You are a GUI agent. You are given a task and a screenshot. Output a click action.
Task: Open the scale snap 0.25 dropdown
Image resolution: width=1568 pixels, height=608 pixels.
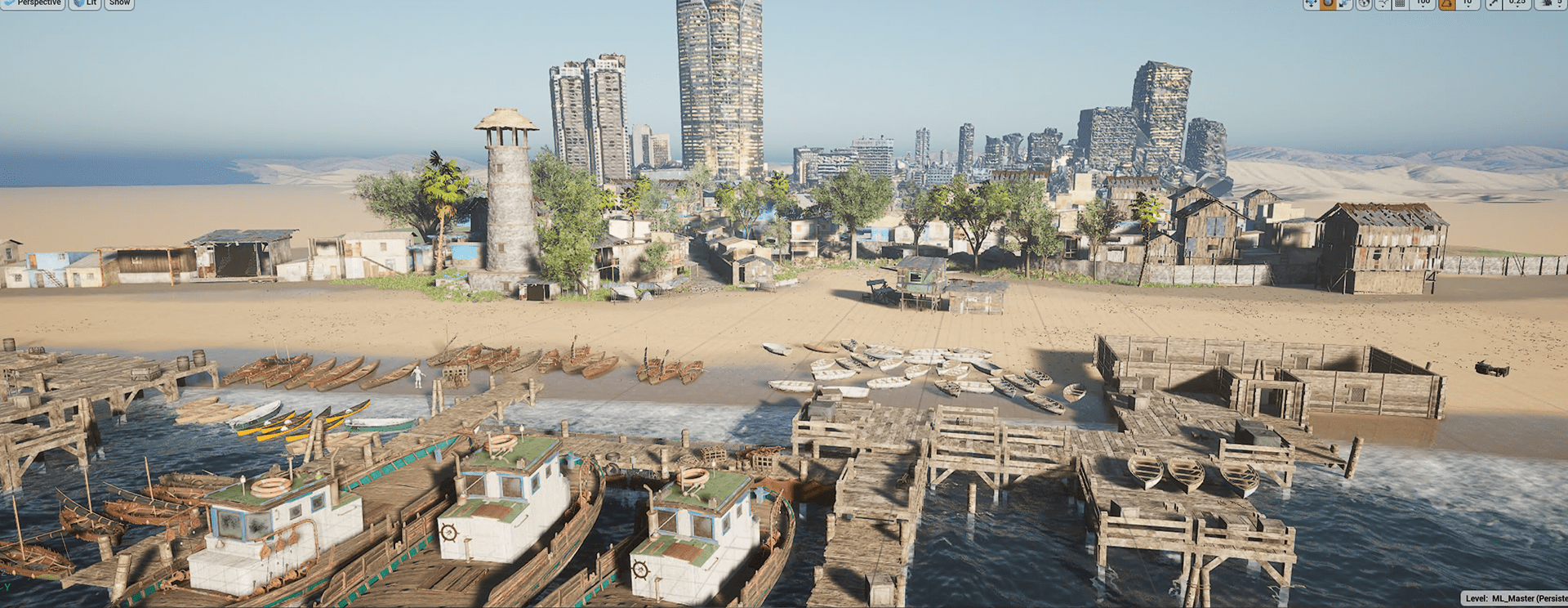(x=1517, y=3)
